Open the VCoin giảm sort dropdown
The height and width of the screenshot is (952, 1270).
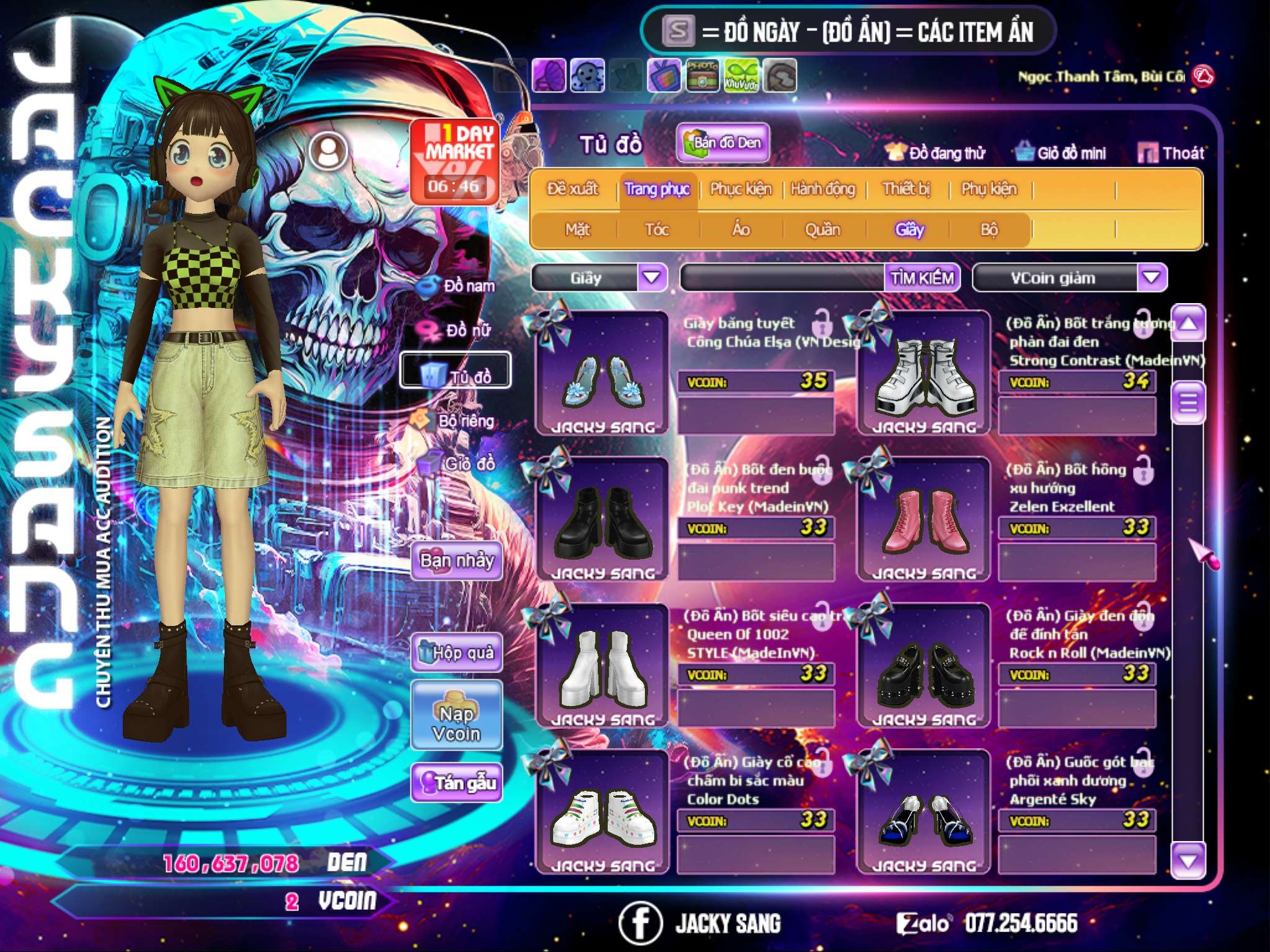pos(1152,278)
